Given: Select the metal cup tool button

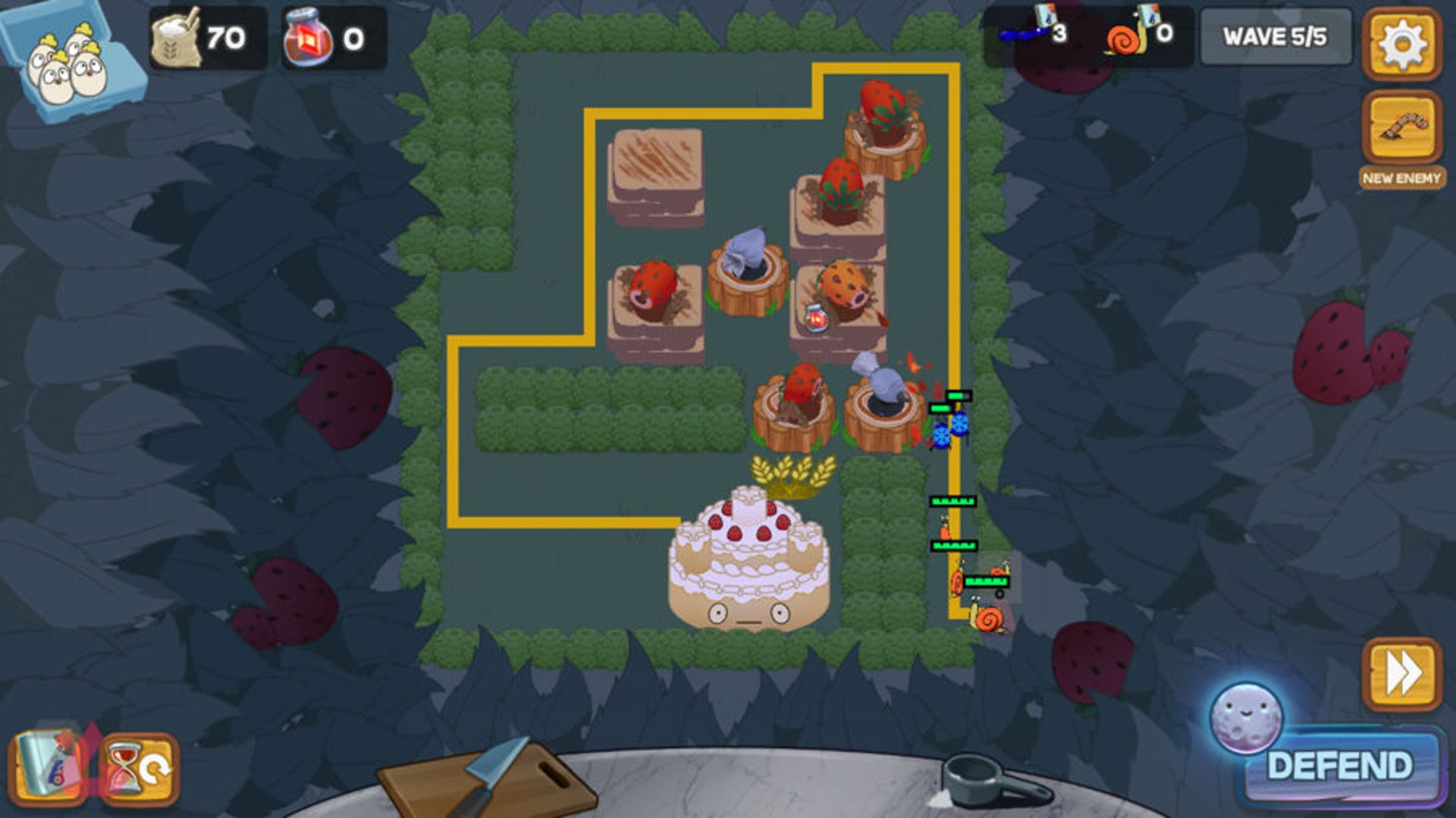Looking at the screenshot, I should [47, 767].
